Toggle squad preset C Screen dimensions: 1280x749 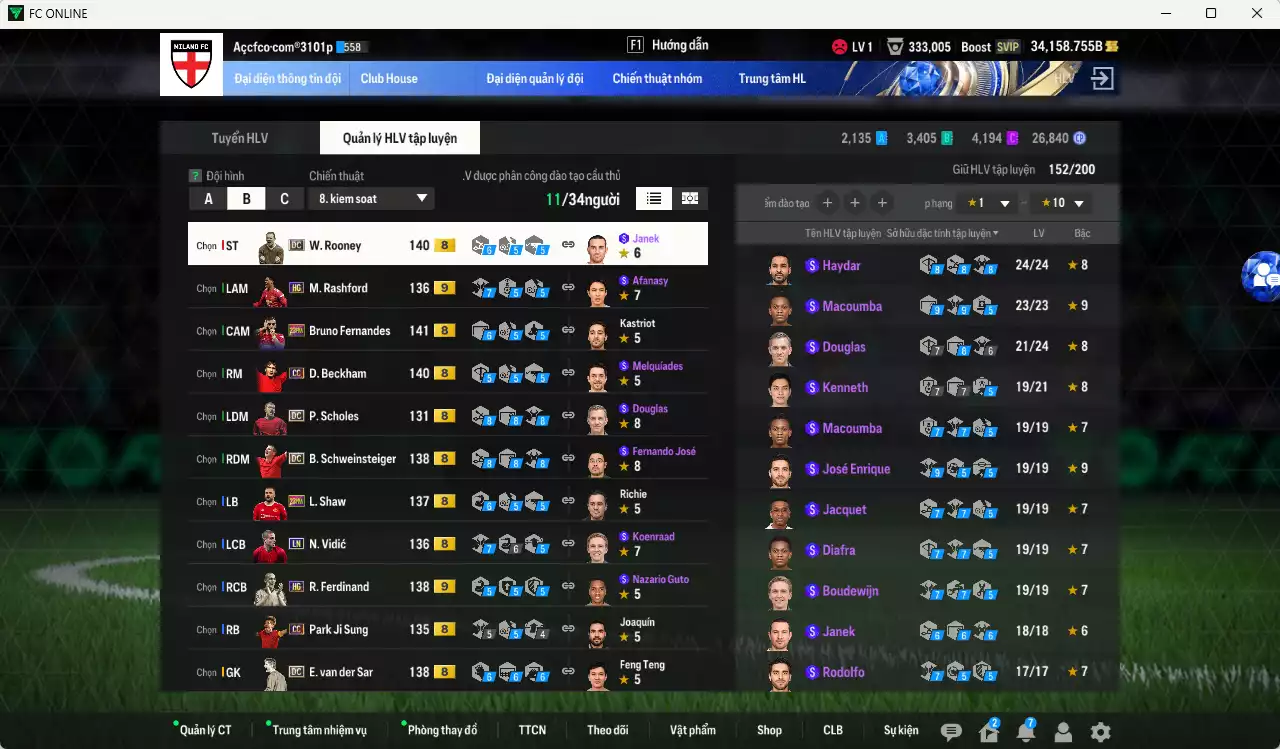[284, 198]
